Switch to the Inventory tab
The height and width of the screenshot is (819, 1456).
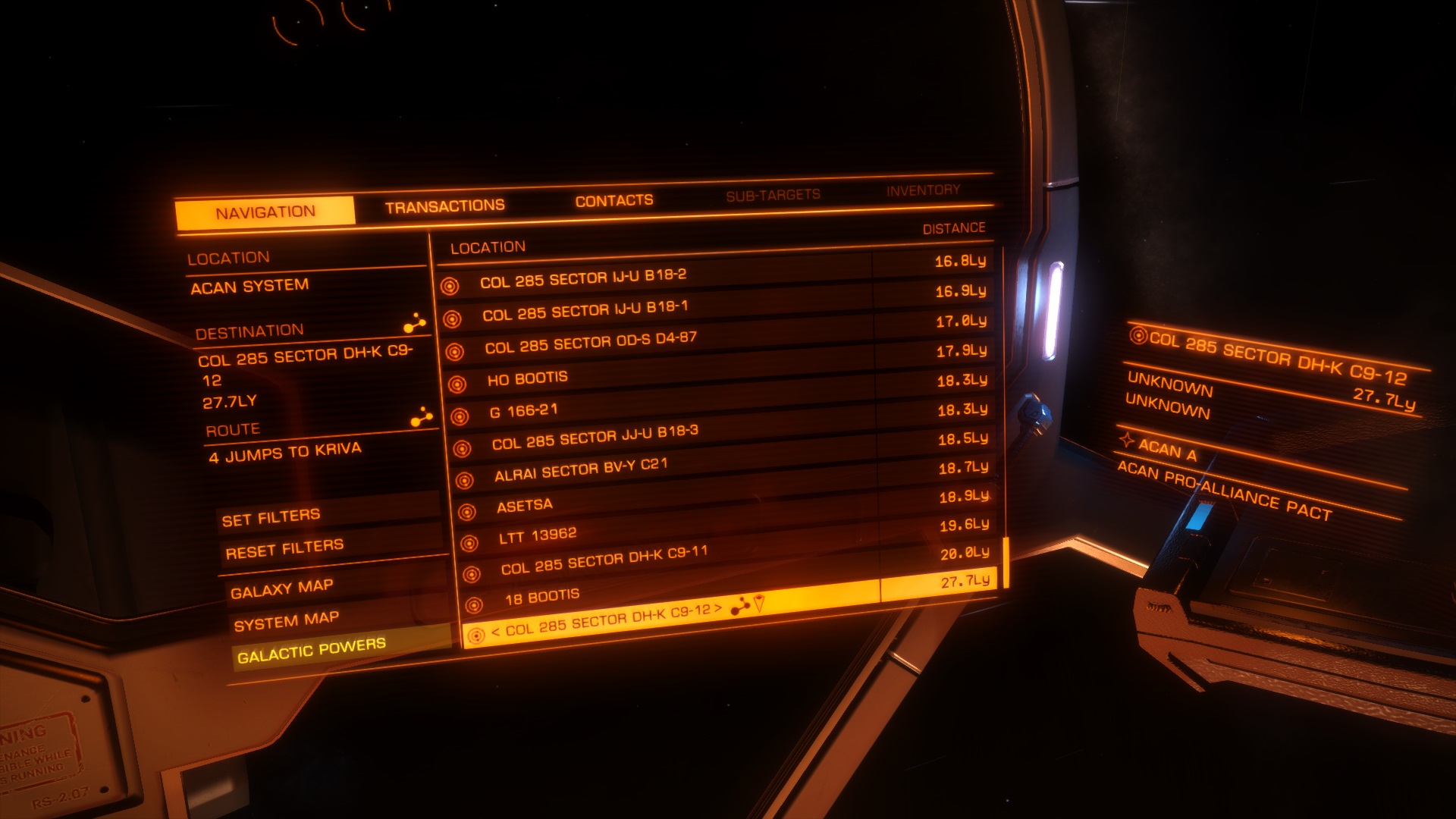click(923, 190)
